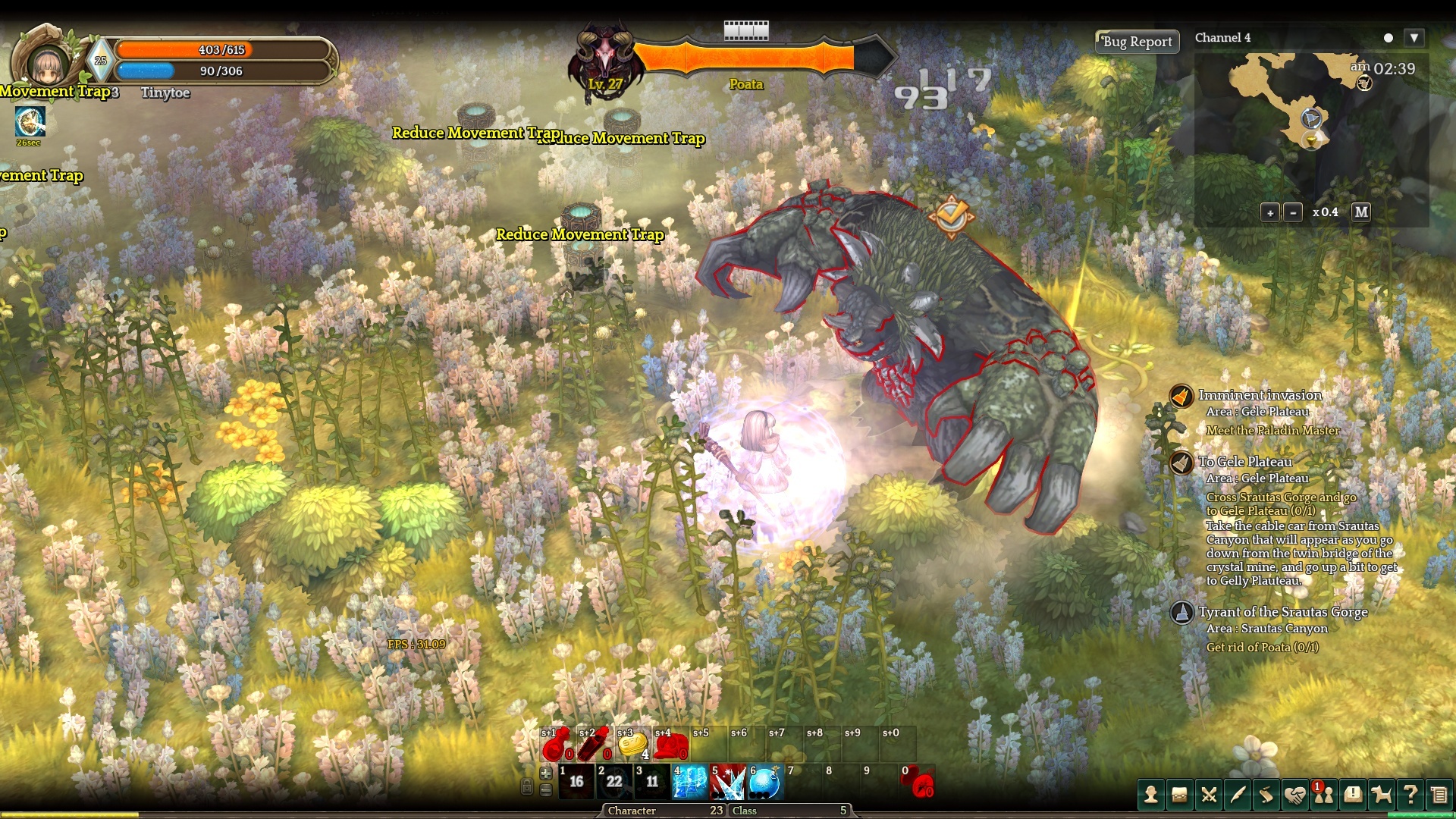Open the character info bust icon

pyautogui.click(x=1151, y=795)
